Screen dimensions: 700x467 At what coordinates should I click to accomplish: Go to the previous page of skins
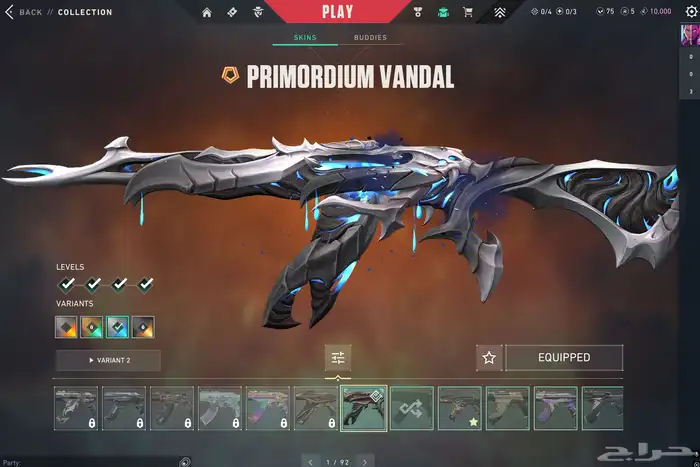coord(310,462)
